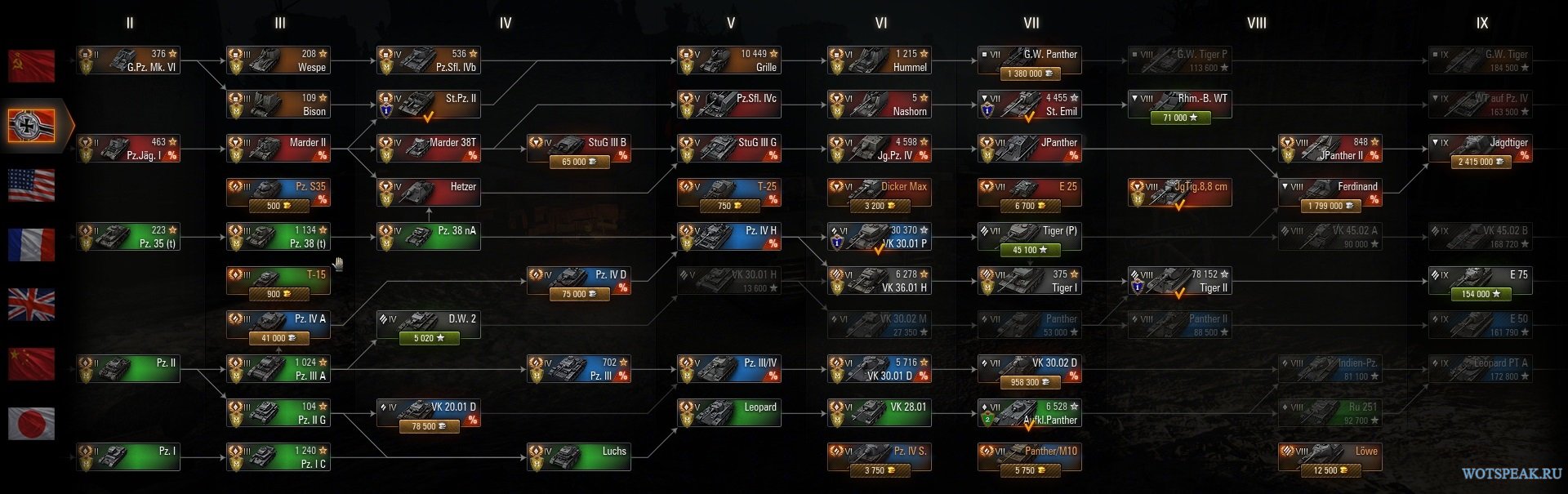This screenshot has width=1568, height=494.
Task: Select the G.W. Panther artillery
Action: (1030, 60)
